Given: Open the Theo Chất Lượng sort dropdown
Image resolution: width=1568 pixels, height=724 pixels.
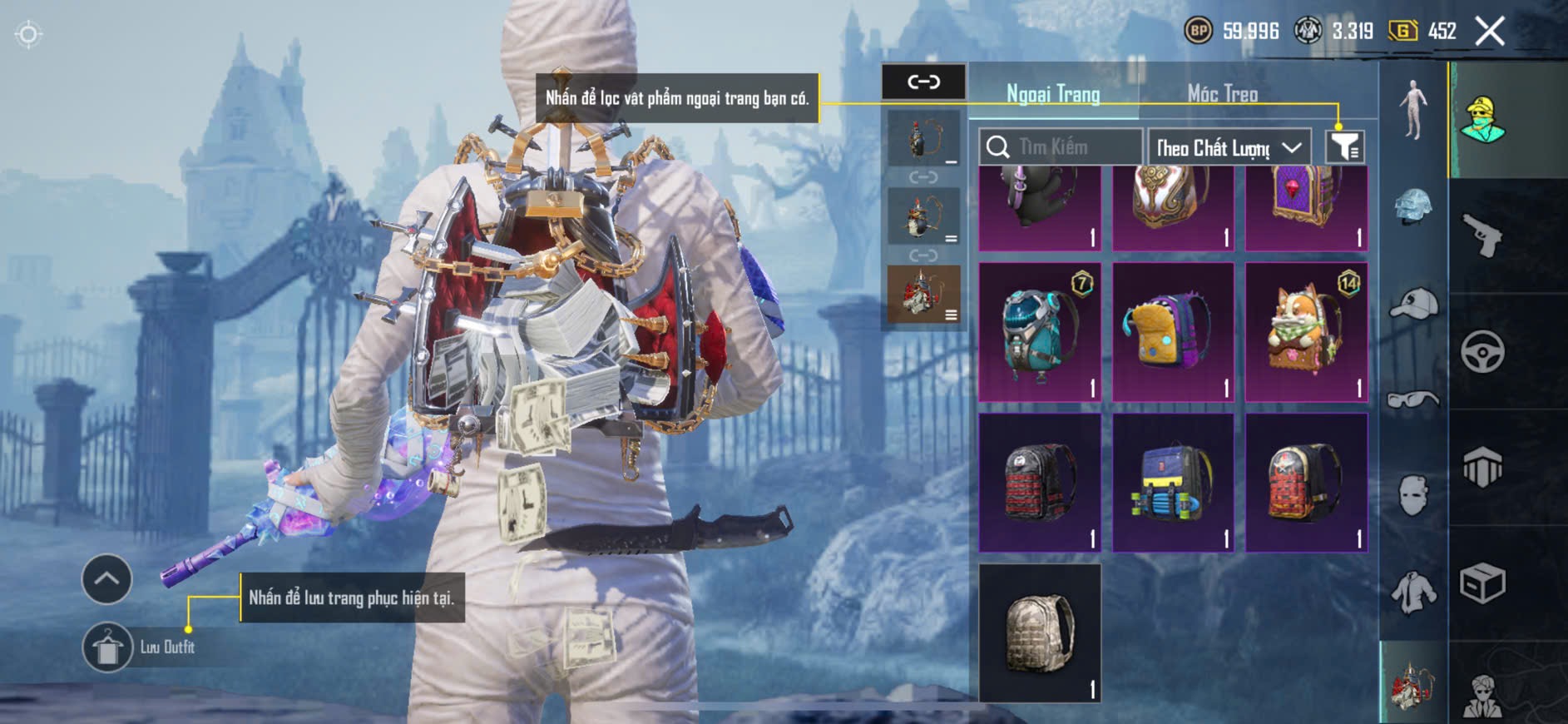Looking at the screenshot, I should [x=1229, y=148].
